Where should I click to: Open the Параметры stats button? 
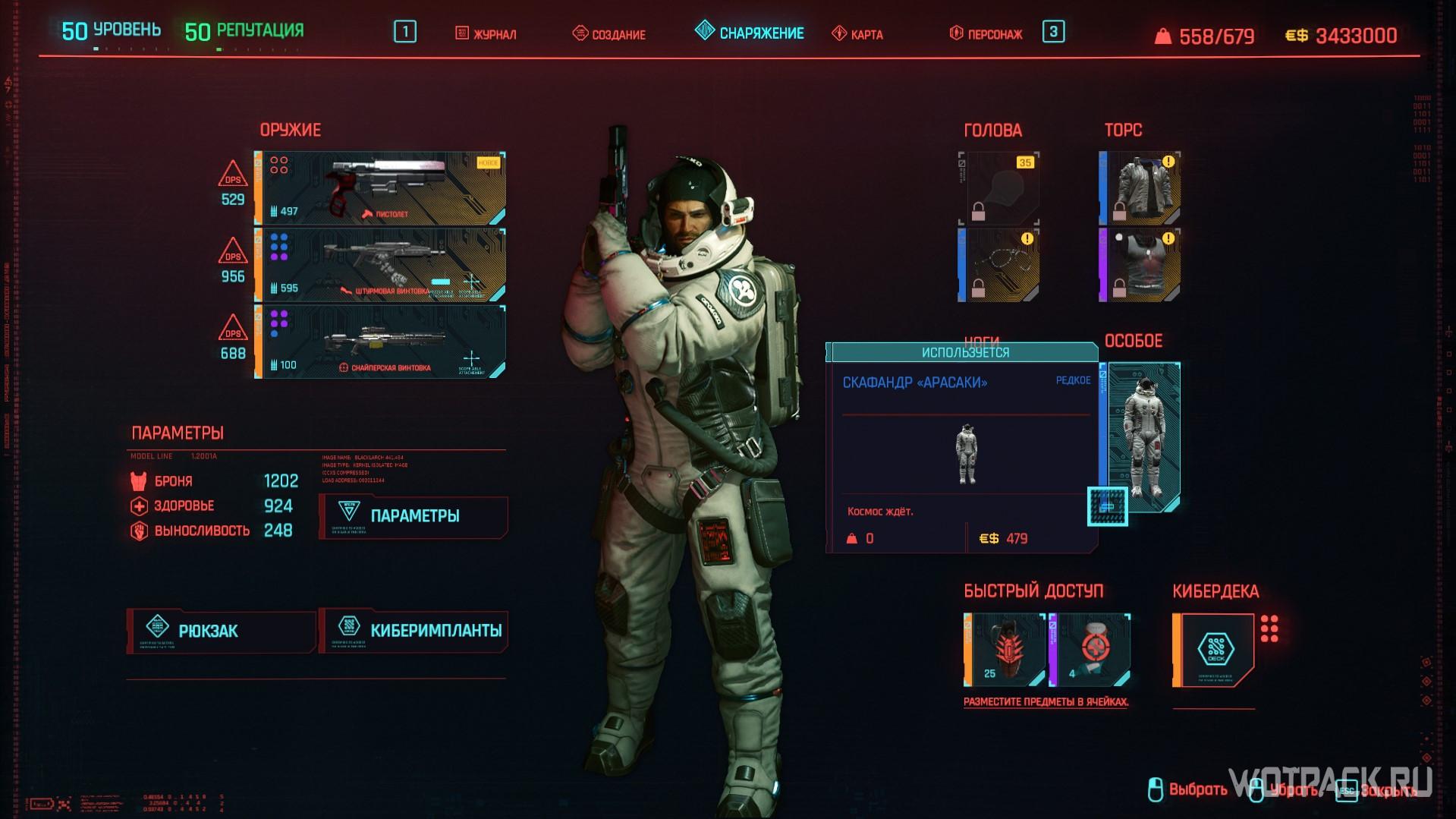point(414,516)
